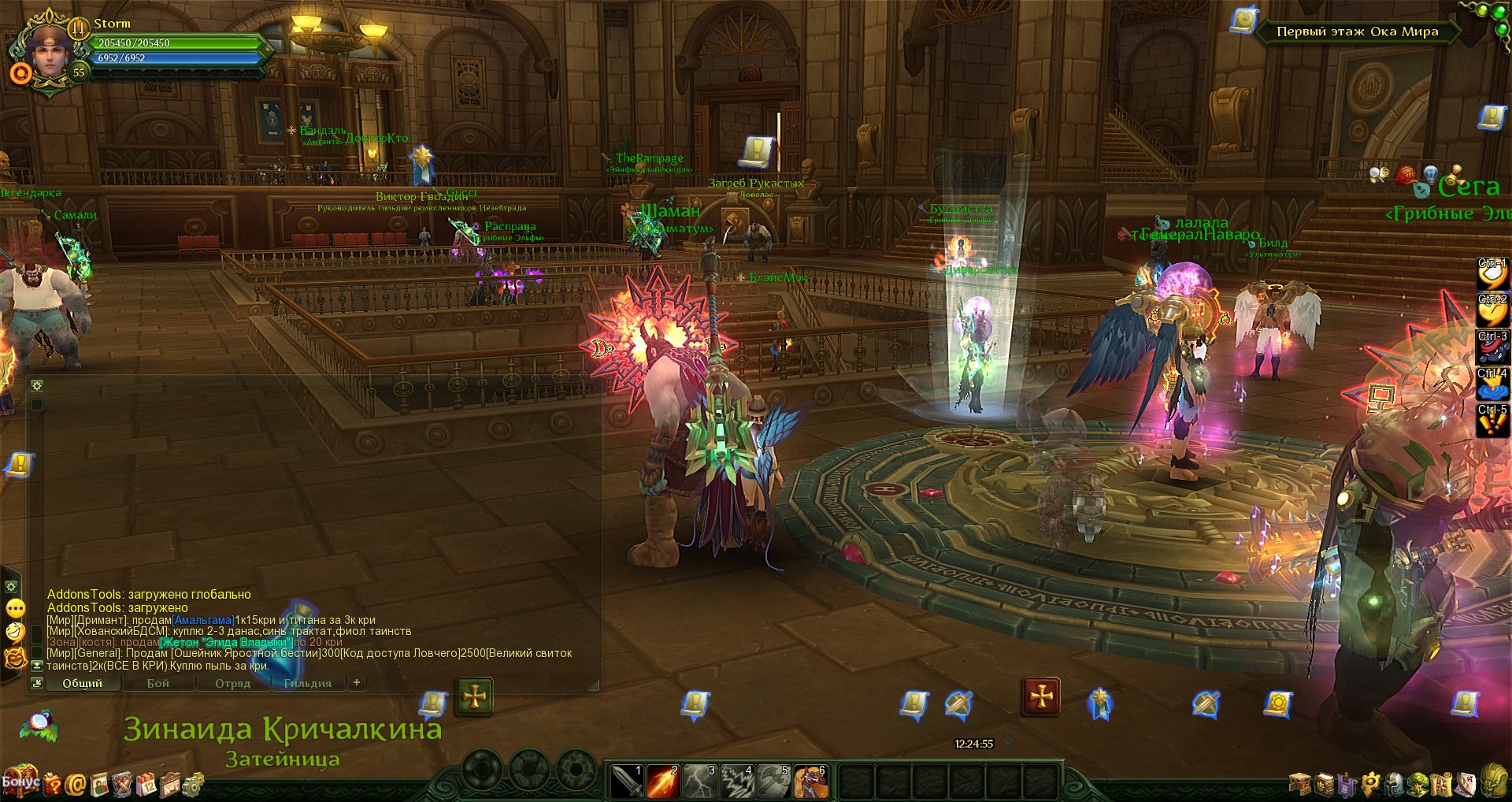Use the Ctrl-1 emote shortcut
The width and height of the screenshot is (1512, 802).
pos(1492,273)
